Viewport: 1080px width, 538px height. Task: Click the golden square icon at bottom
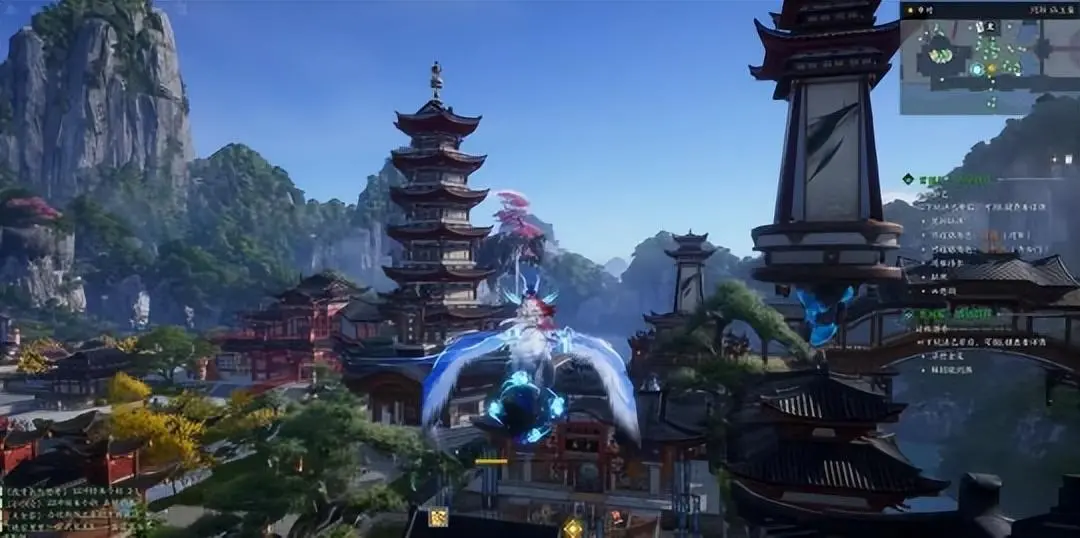pyautogui.click(x=438, y=517)
